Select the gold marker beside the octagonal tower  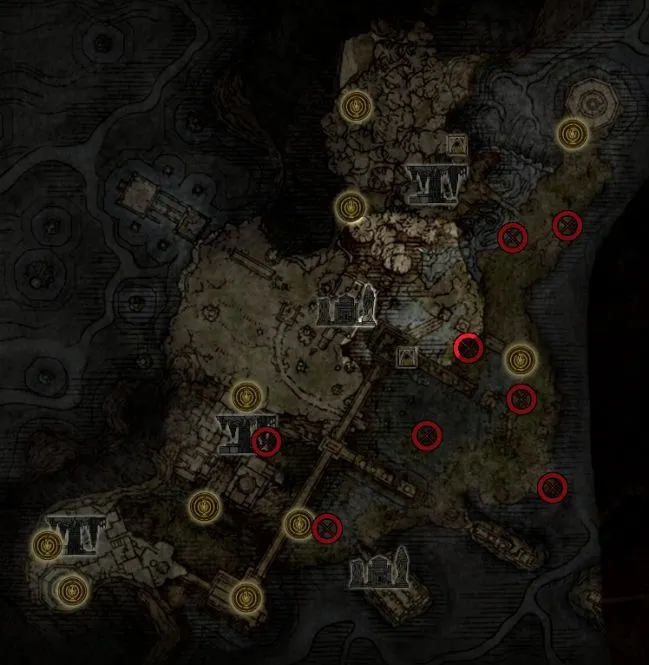(572, 132)
